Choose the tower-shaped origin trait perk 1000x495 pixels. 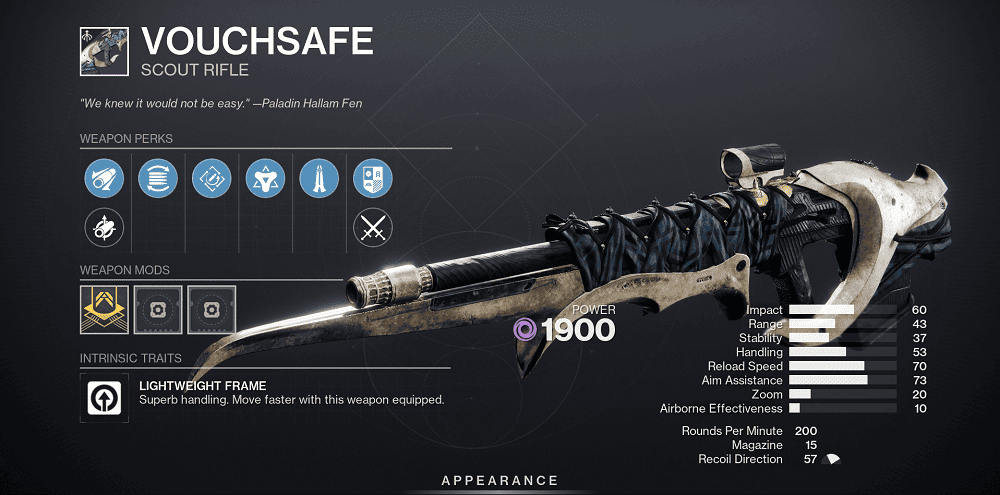(319, 179)
